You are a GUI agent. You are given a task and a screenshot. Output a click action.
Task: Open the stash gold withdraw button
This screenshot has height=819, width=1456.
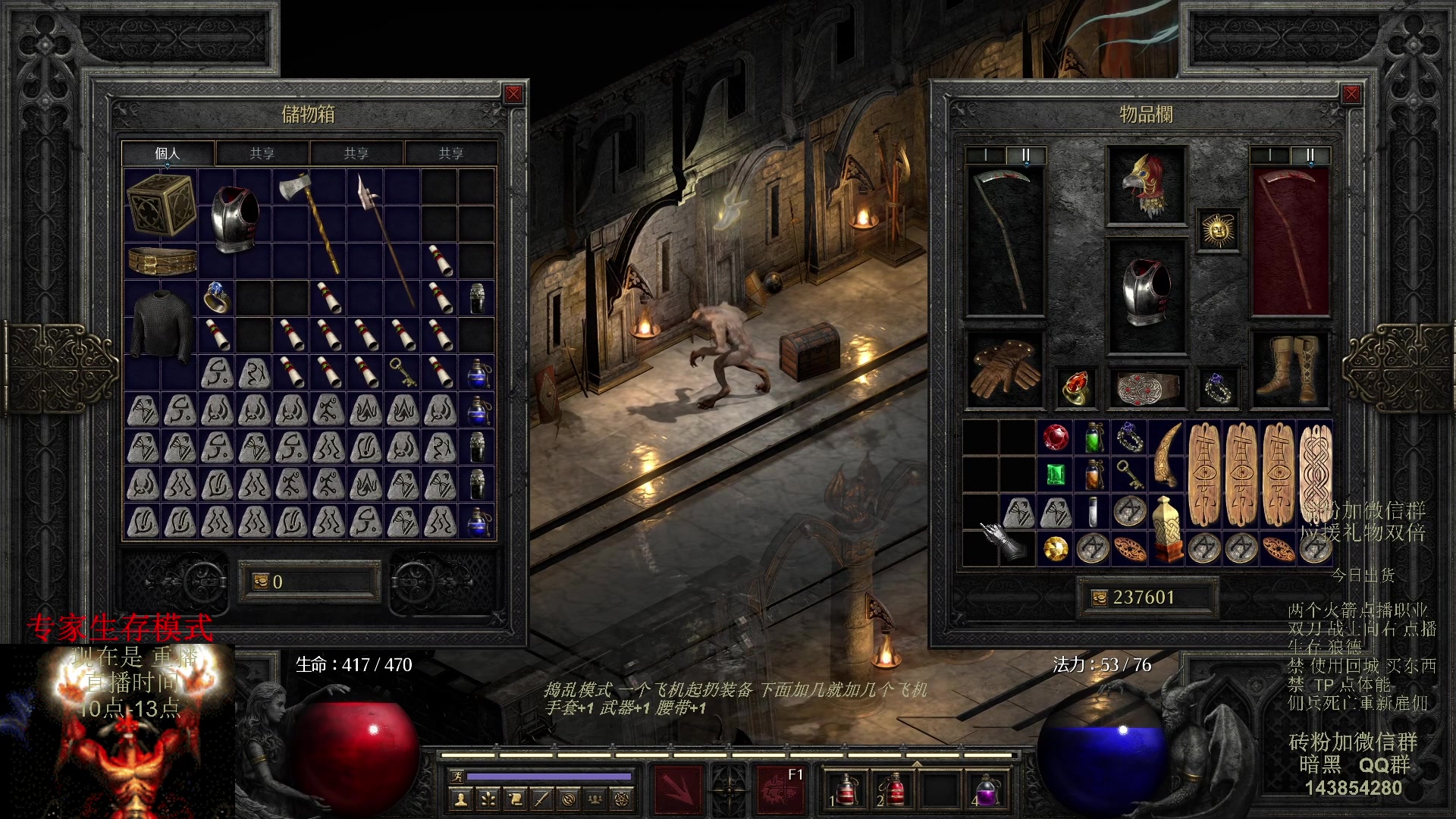[259, 582]
